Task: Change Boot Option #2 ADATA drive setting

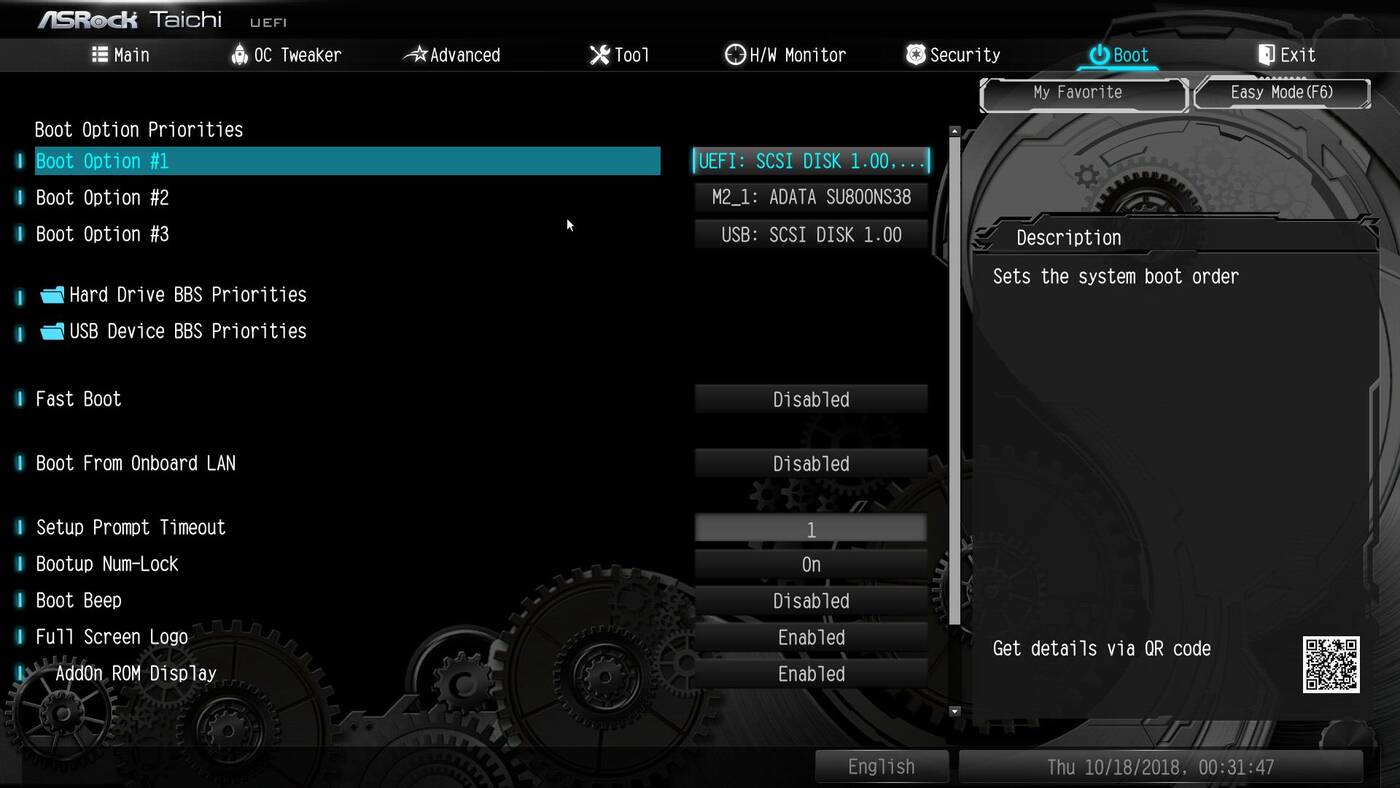Action: click(811, 198)
